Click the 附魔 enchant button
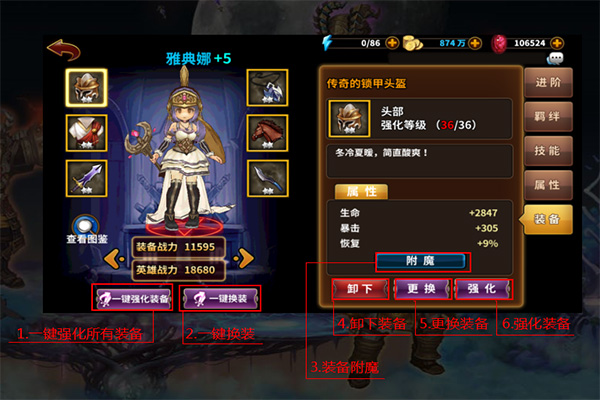Image resolution: width=600 pixels, height=400 pixels. point(421,262)
